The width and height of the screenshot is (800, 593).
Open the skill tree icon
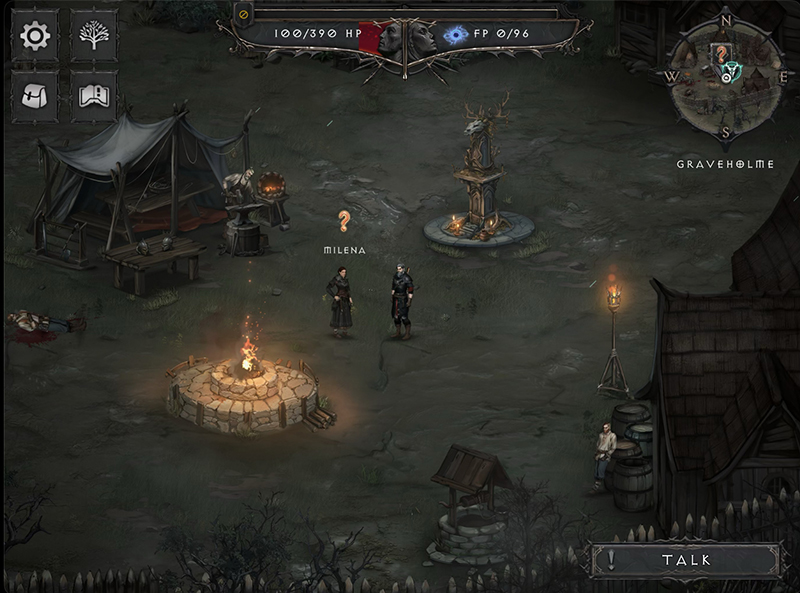(x=94, y=37)
